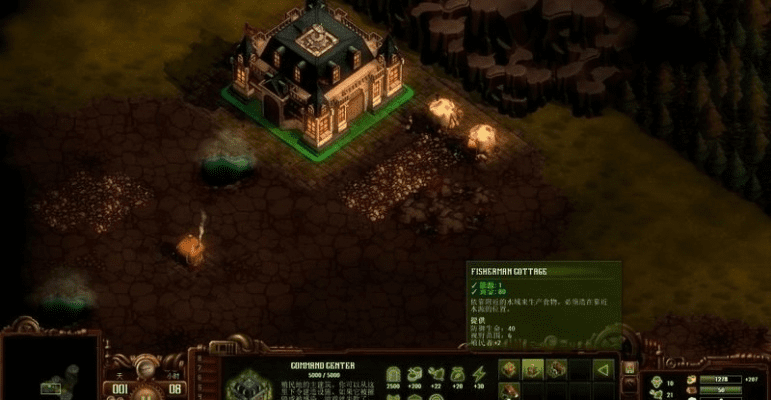Click the green back arrow button
771x400 pixels.
(x=602, y=370)
